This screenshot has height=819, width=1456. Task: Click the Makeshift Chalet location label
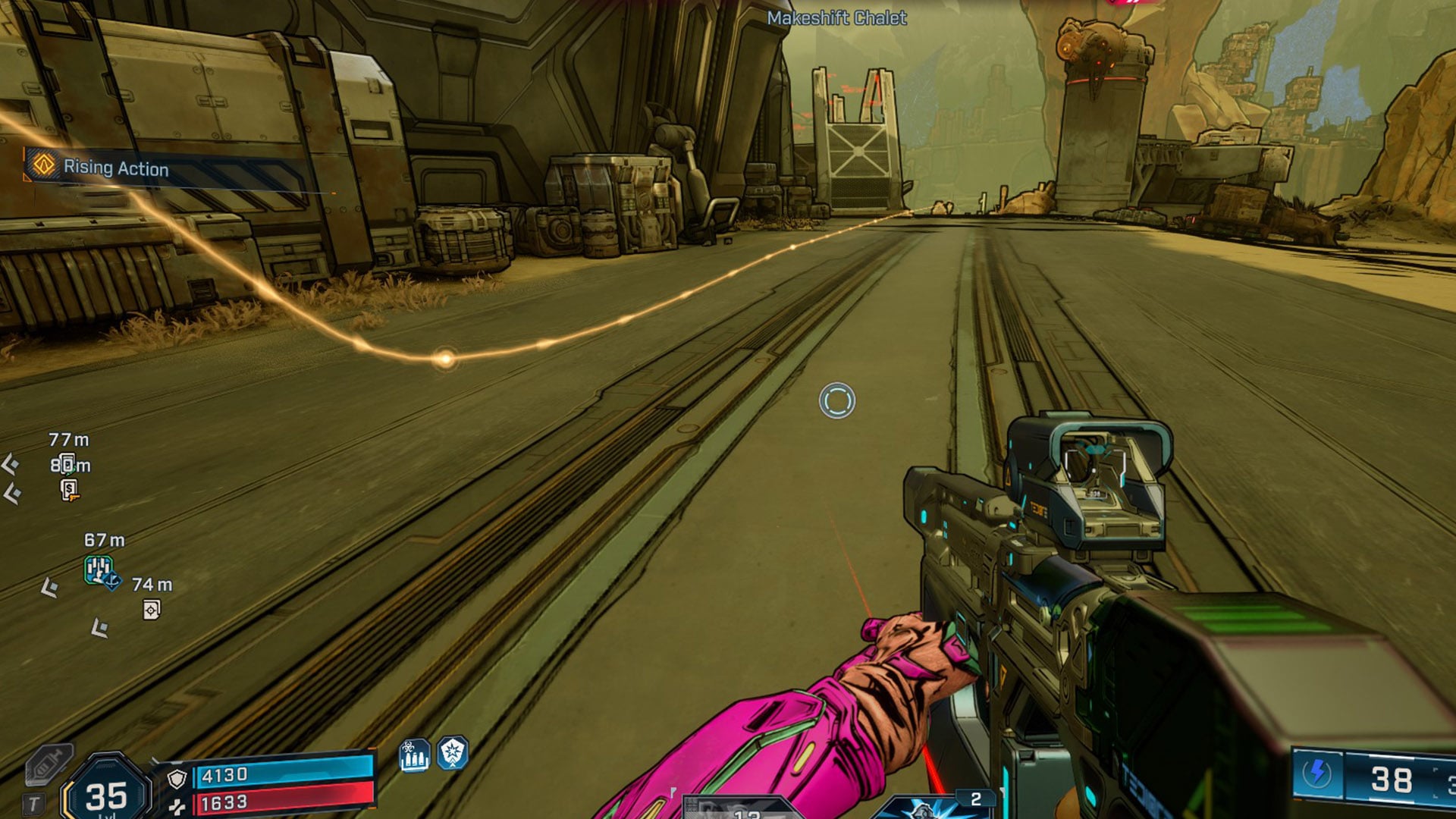pyautogui.click(x=836, y=18)
